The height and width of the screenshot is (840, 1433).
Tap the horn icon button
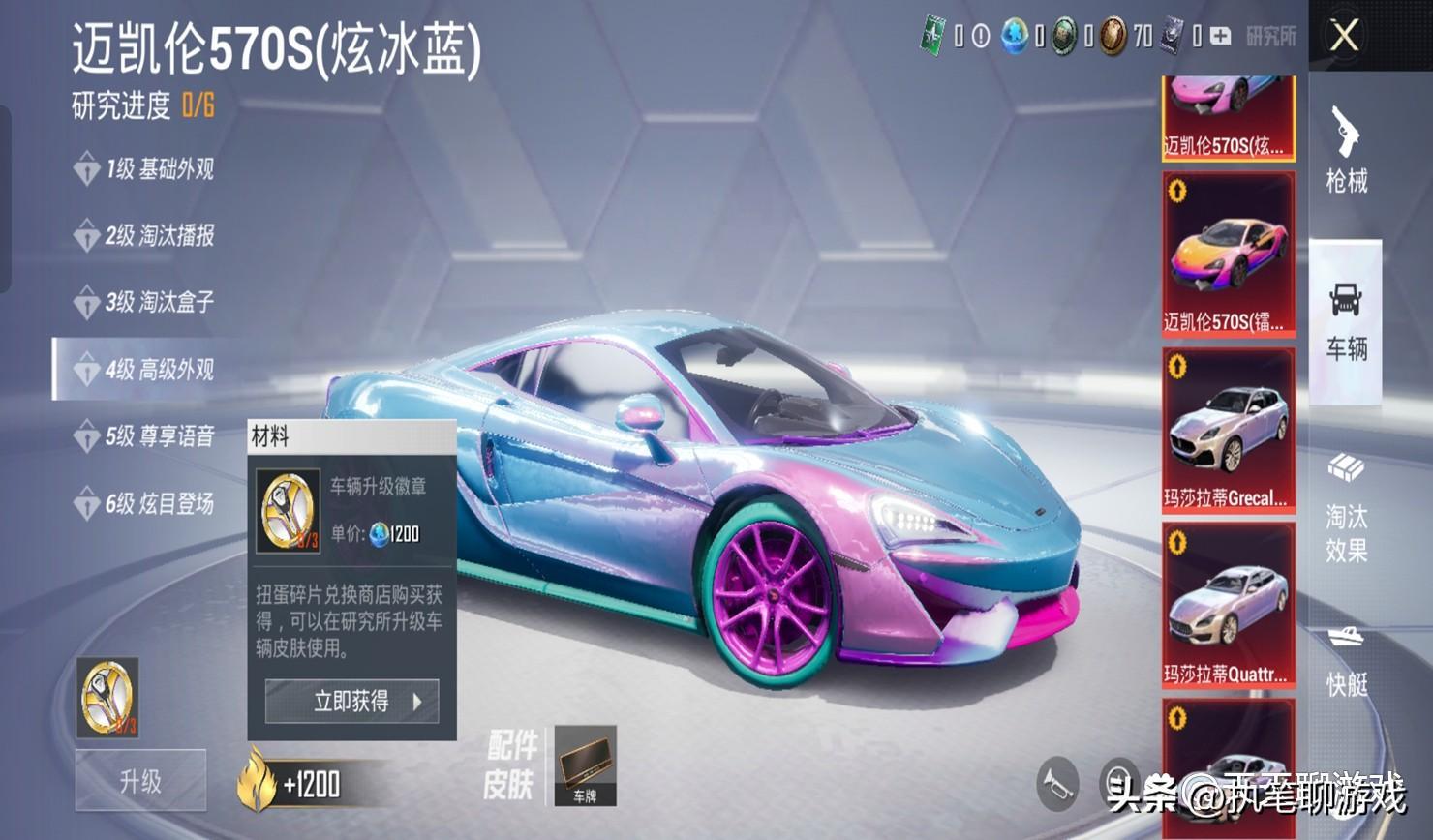(x=1057, y=783)
